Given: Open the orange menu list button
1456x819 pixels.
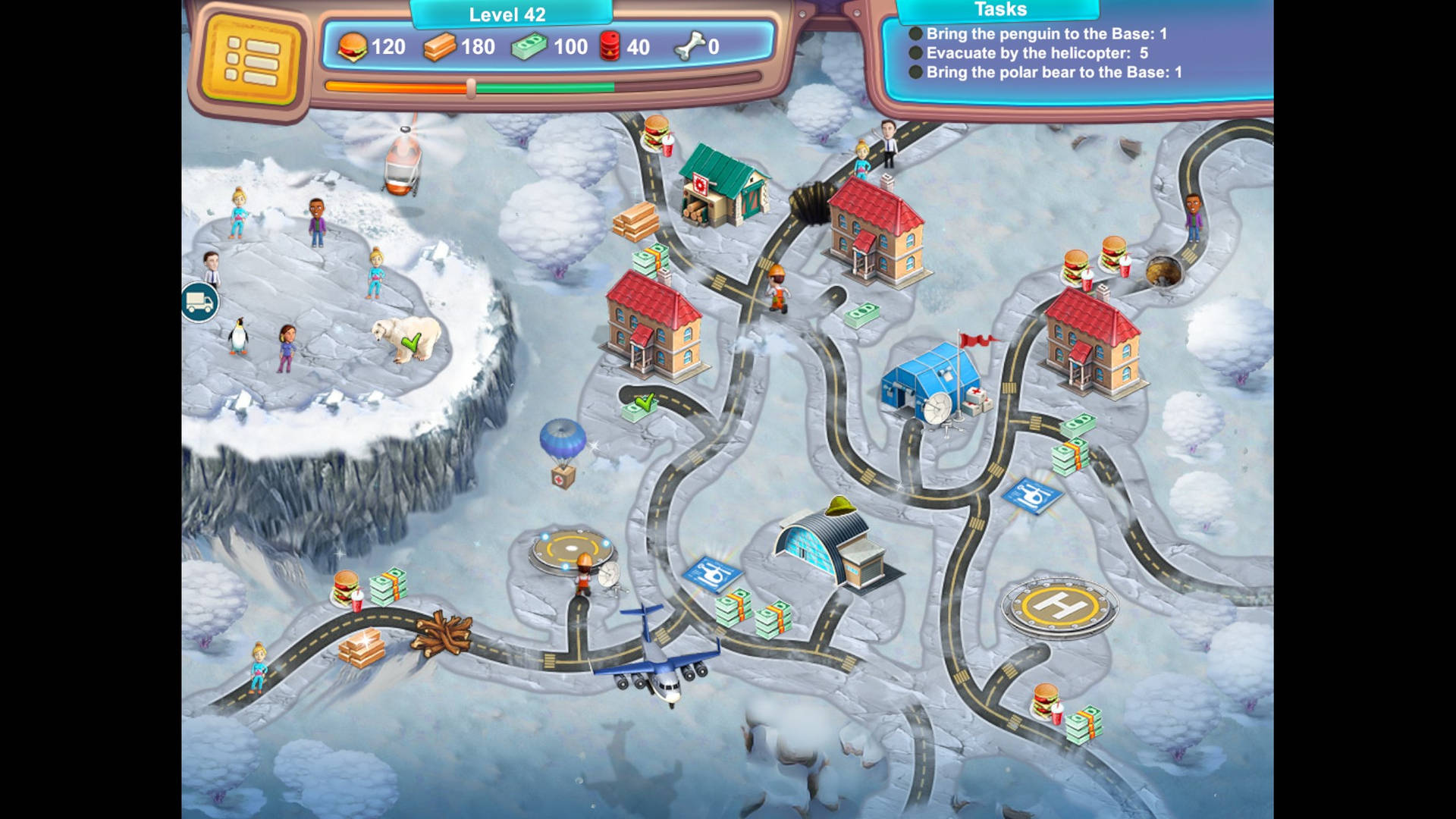Looking at the screenshot, I should 250,57.
